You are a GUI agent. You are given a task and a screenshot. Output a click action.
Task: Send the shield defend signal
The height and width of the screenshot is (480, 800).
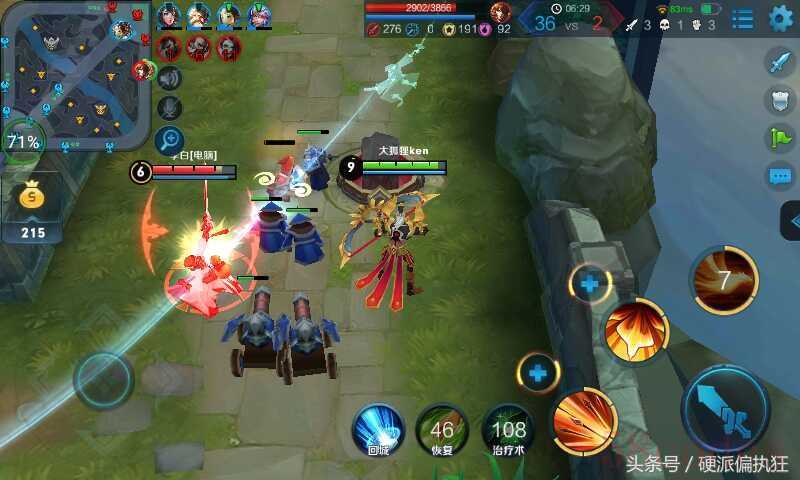(780, 100)
